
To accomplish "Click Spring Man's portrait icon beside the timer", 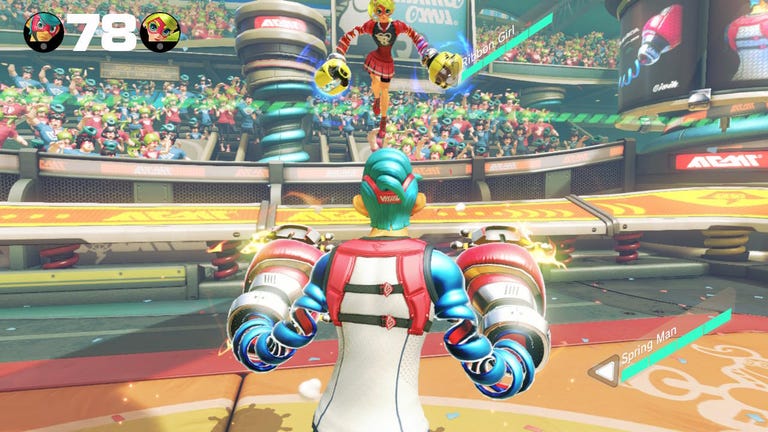I will click(x=43, y=32).
